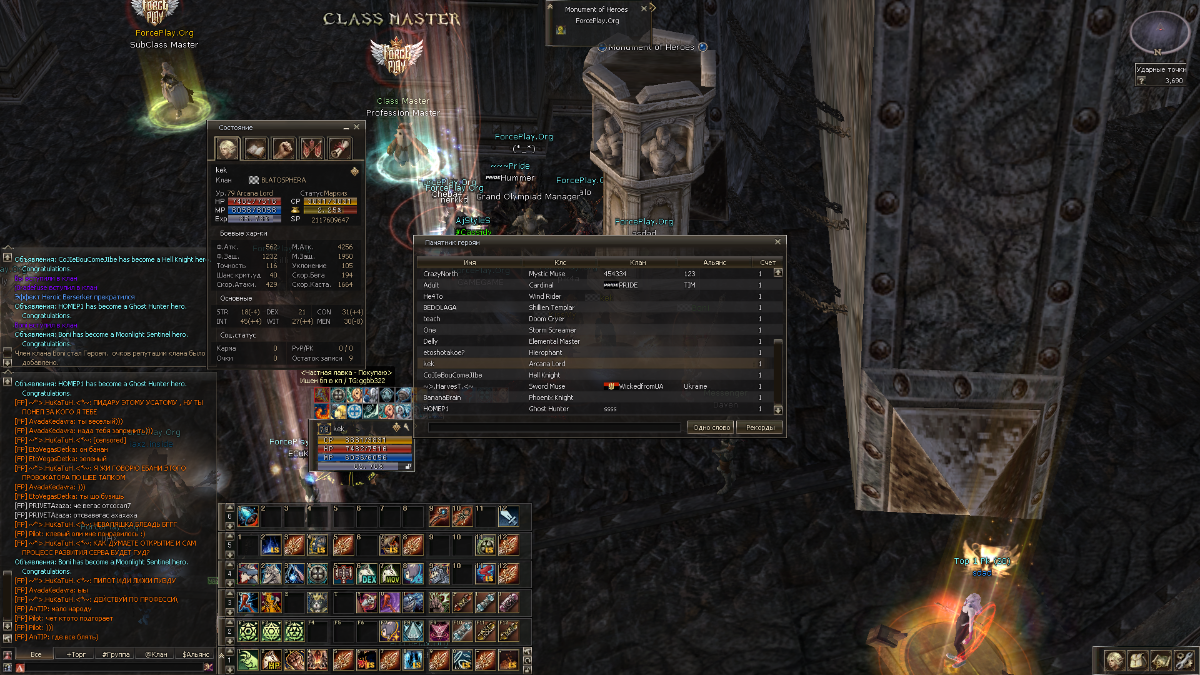The width and height of the screenshot is (1200, 675).
Task: Open the 'Рекорды' records button
Action: (760, 427)
